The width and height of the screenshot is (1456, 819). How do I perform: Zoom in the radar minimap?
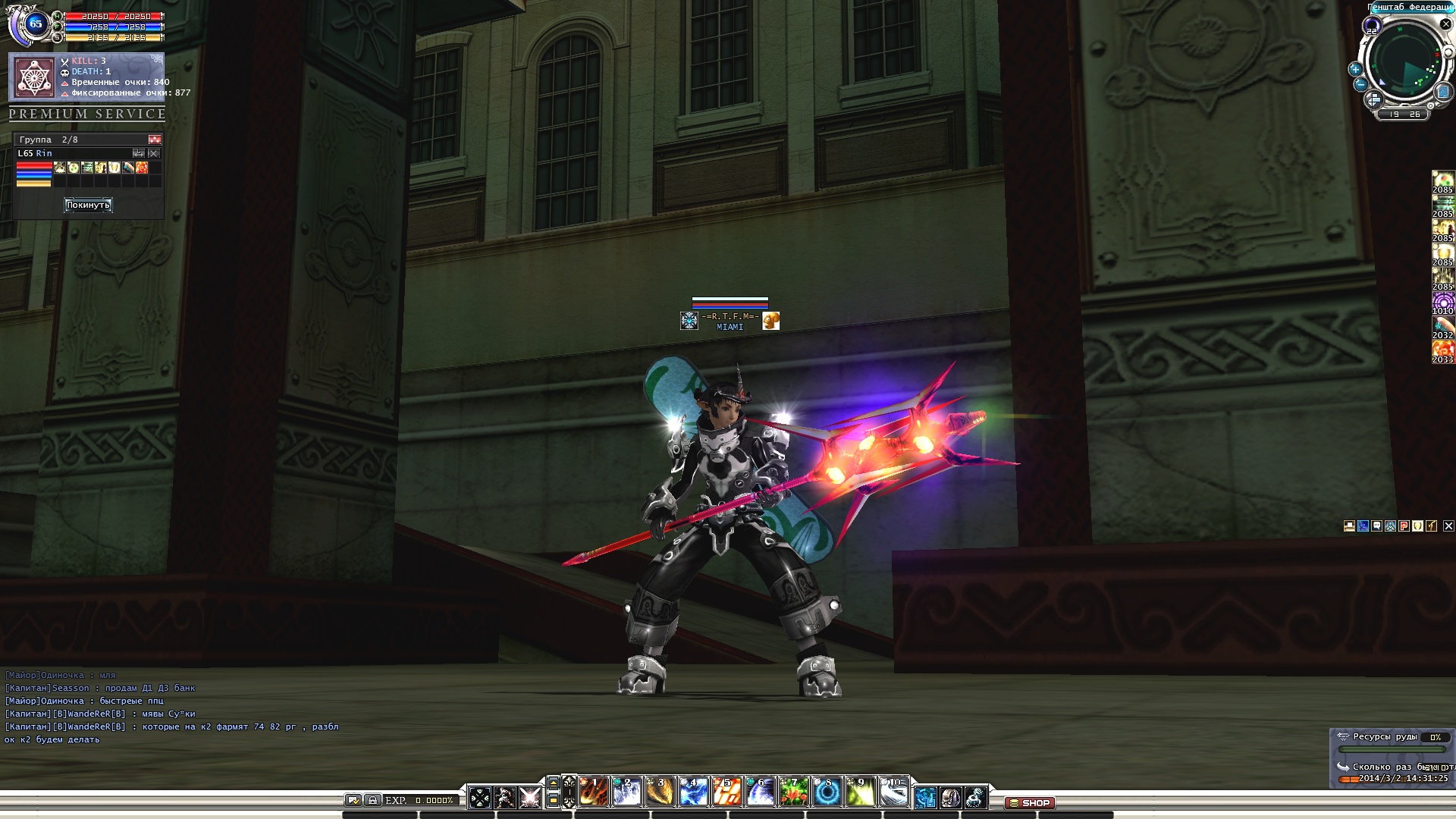pyautogui.click(x=1354, y=69)
